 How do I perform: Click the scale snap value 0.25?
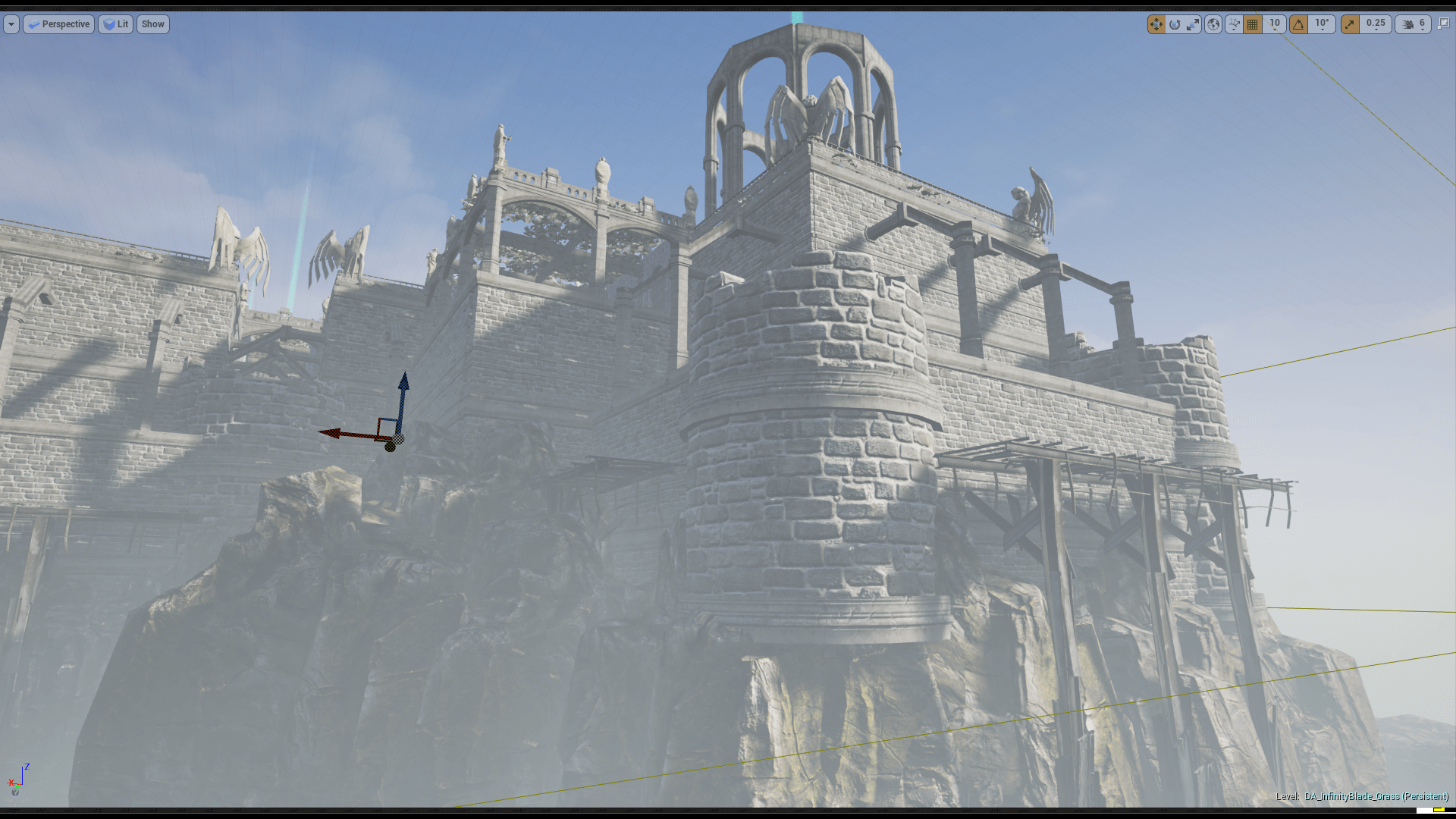(1375, 24)
